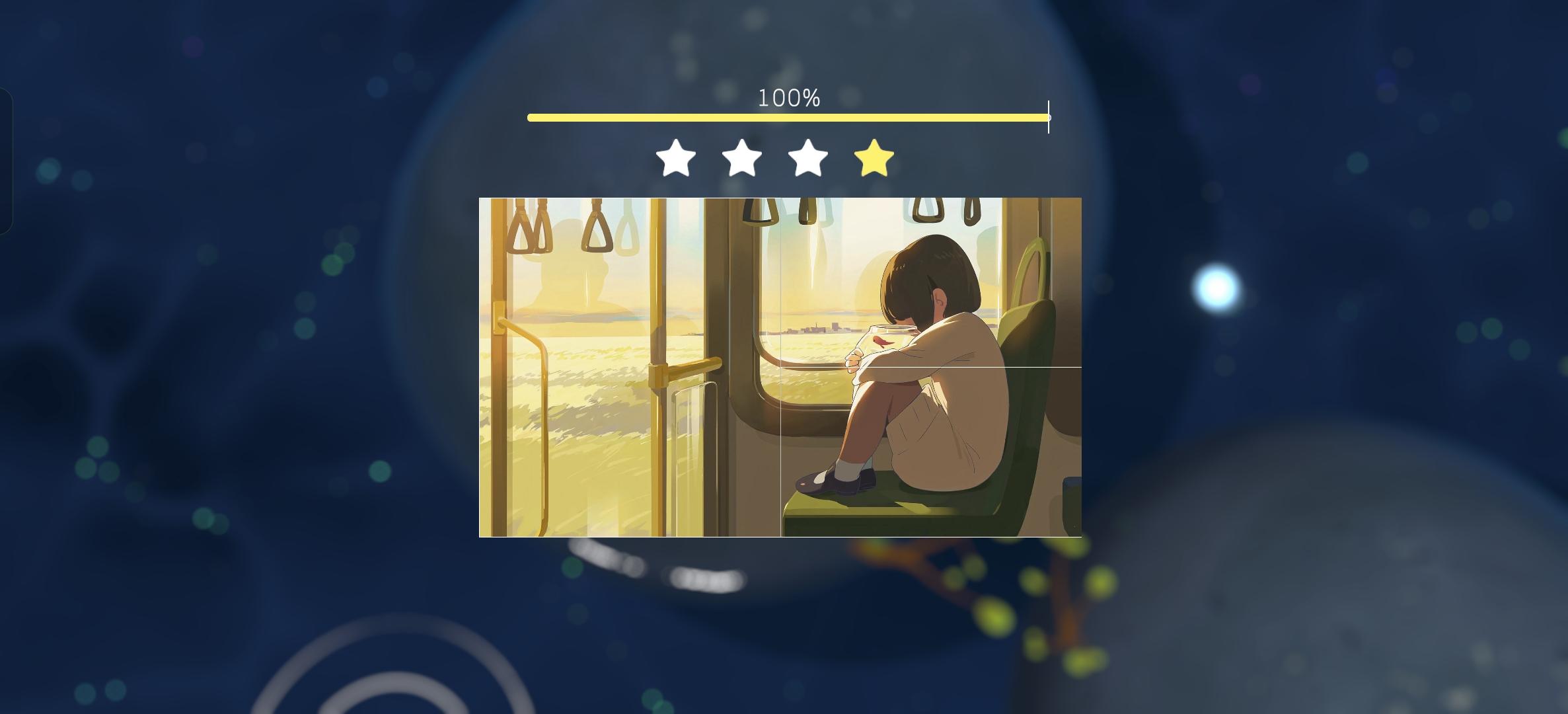Click the marker at the progress bar's end
The width and height of the screenshot is (1568, 714).
click(1048, 117)
